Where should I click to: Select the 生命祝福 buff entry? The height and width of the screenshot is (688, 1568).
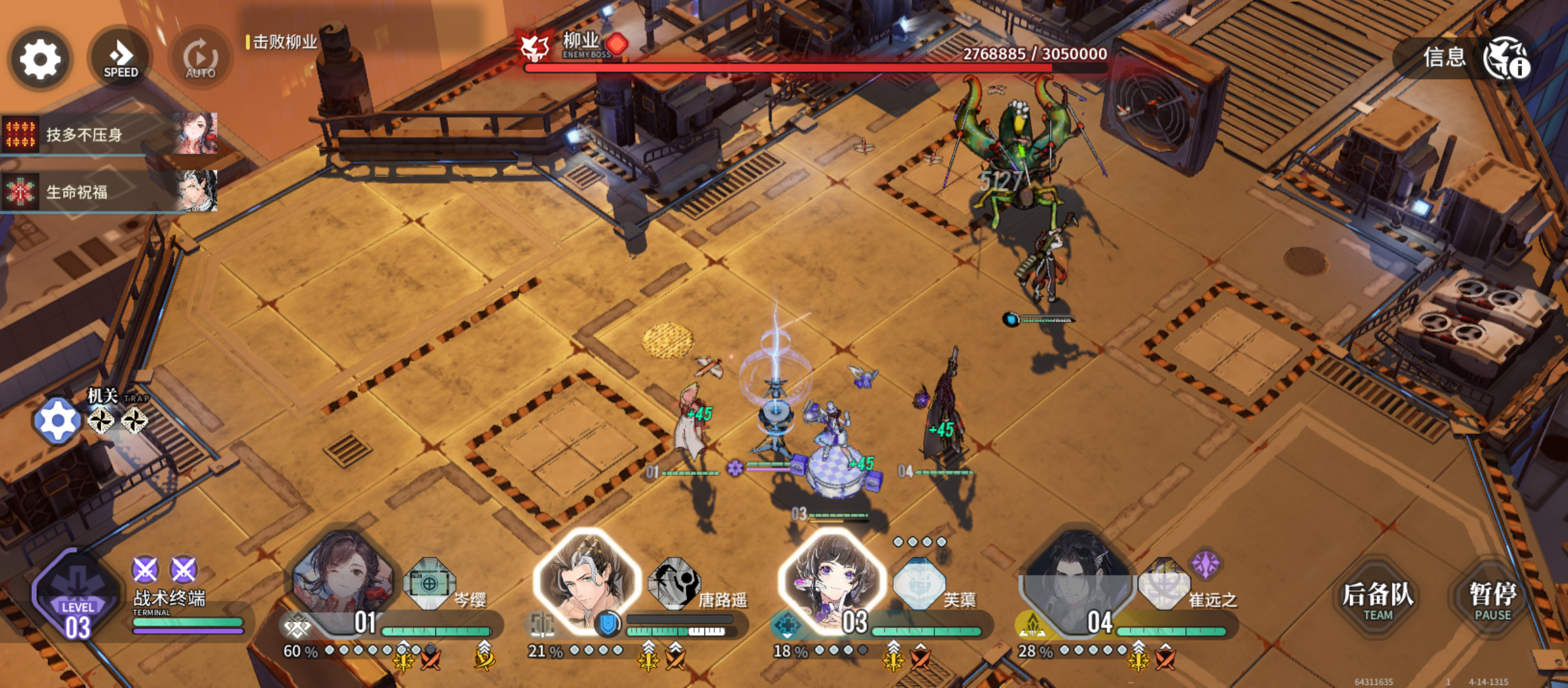click(109, 191)
